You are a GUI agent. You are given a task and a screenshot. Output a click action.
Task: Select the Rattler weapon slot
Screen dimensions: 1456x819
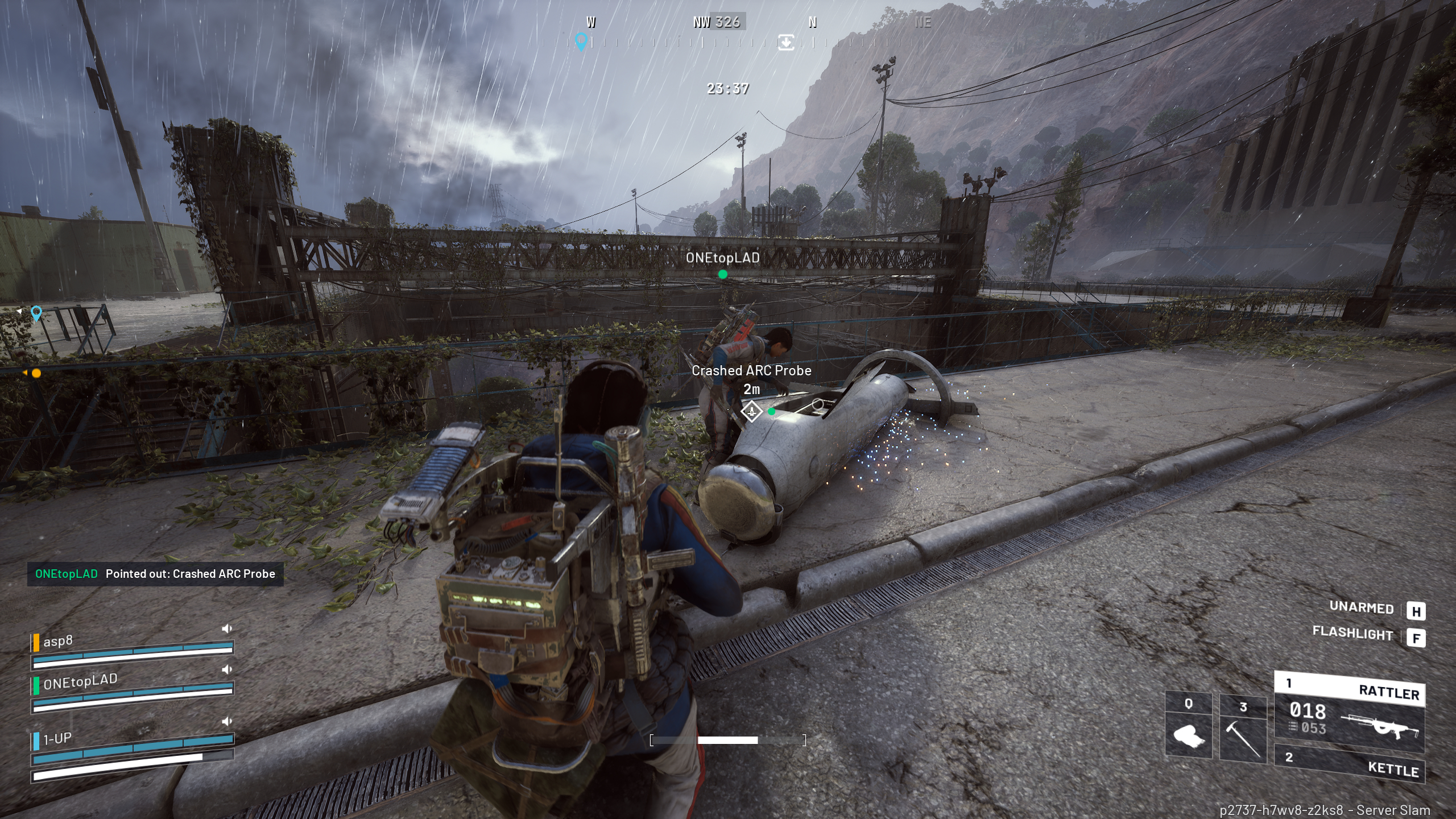pos(1349,711)
